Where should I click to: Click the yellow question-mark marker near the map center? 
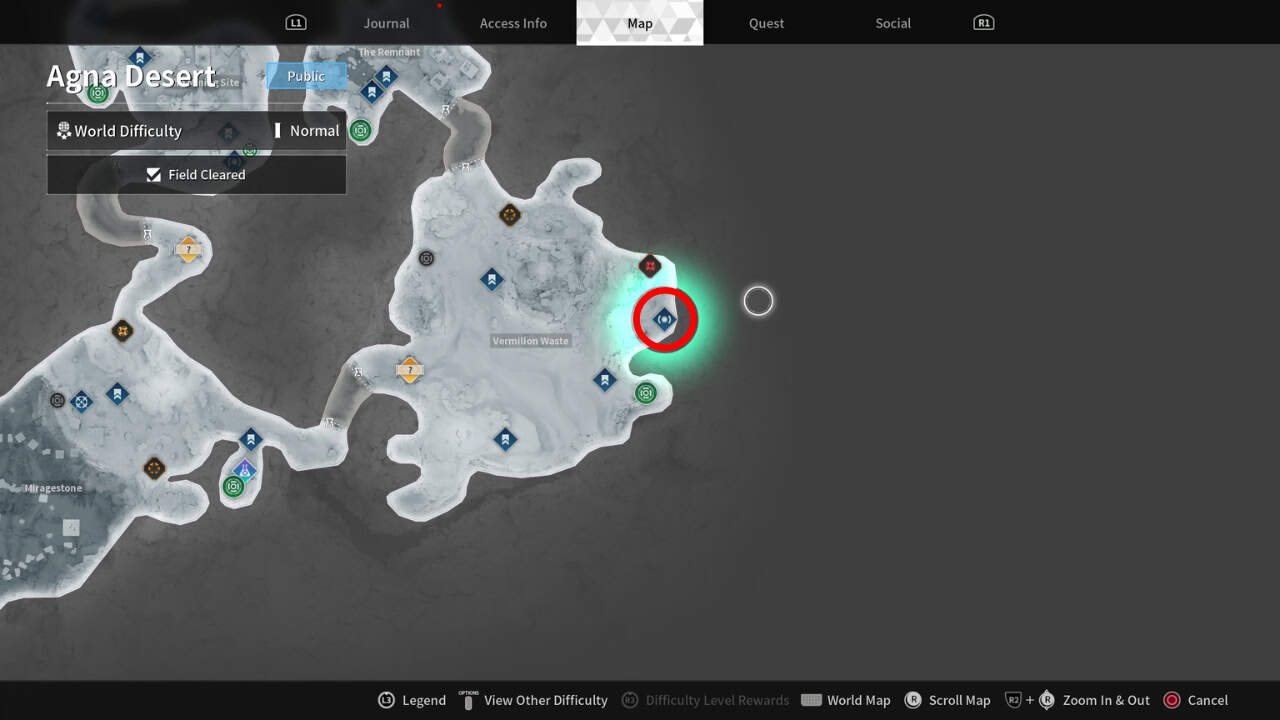[410, 369]
